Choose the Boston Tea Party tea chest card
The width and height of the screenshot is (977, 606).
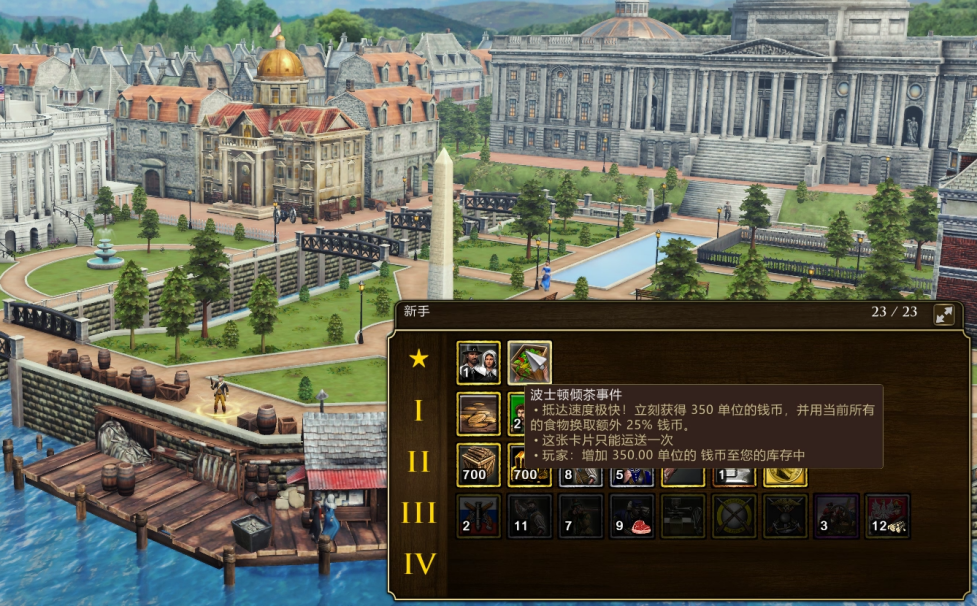pyautogui.click(x=529, y=360)
